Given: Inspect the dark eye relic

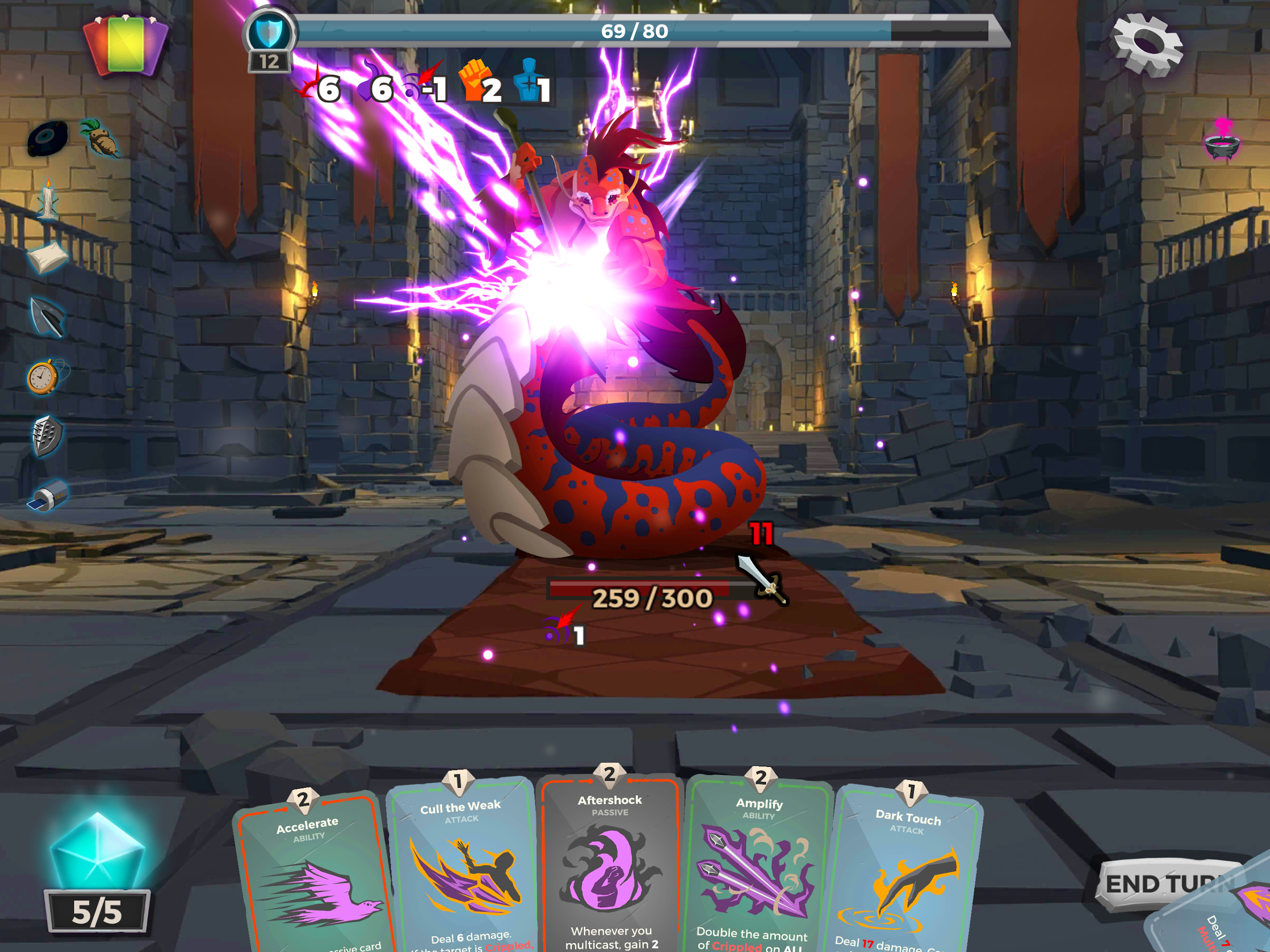Looking at the screenshot, I should coord(48,138).
